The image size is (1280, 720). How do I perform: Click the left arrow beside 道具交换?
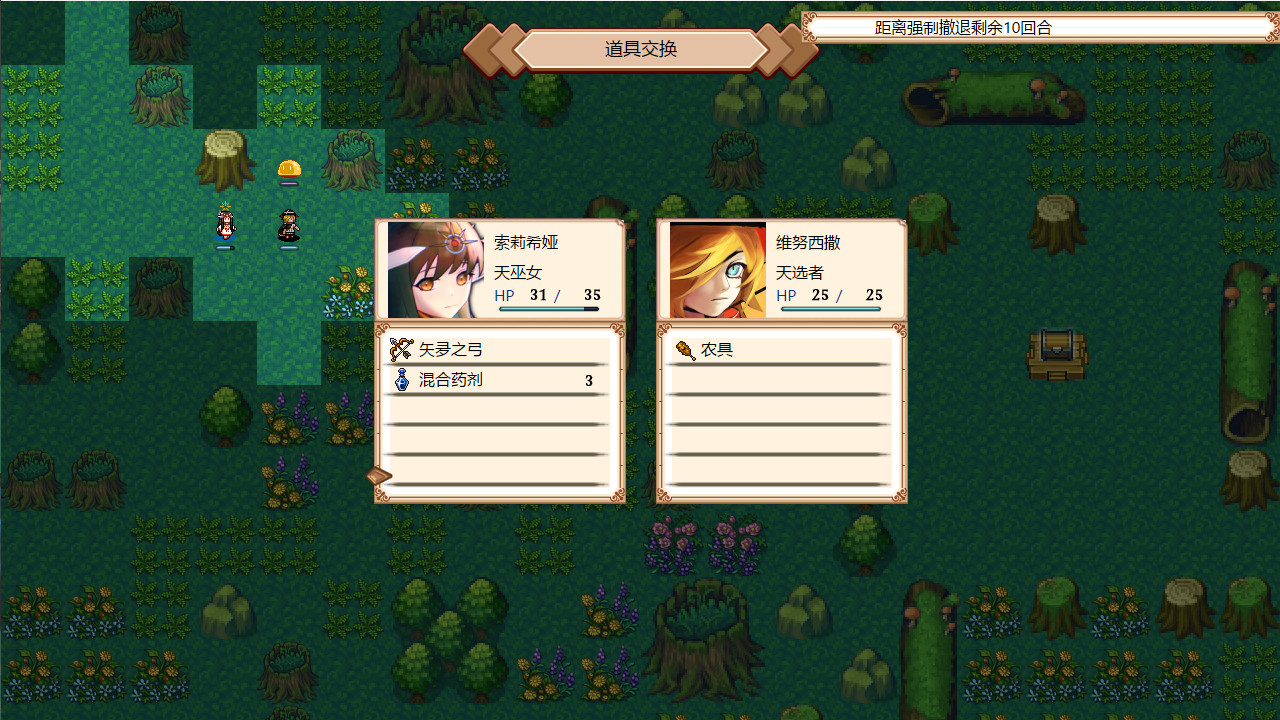coord(492,49)
